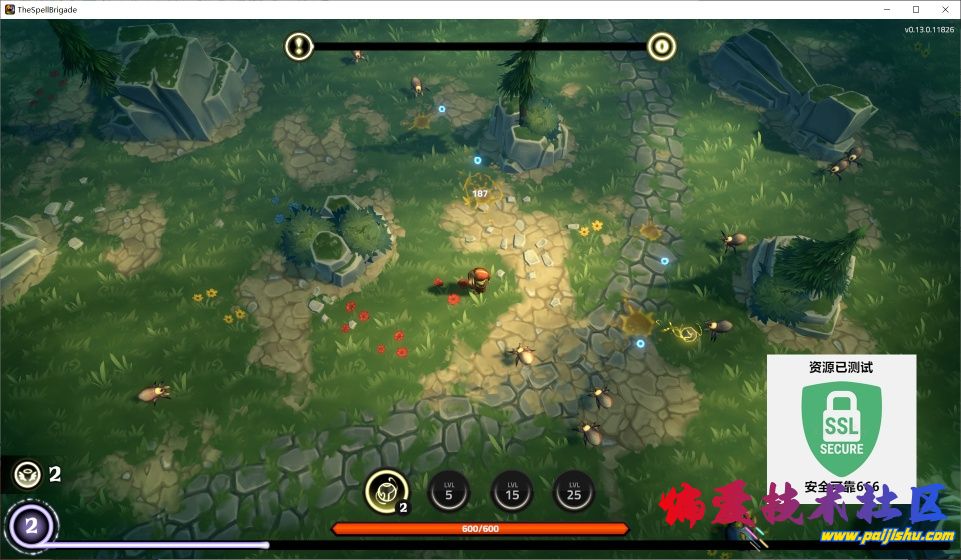The image size is (961, 560).
Task: Select the active spell icon in the hotbar
Action: pos(385,490)
